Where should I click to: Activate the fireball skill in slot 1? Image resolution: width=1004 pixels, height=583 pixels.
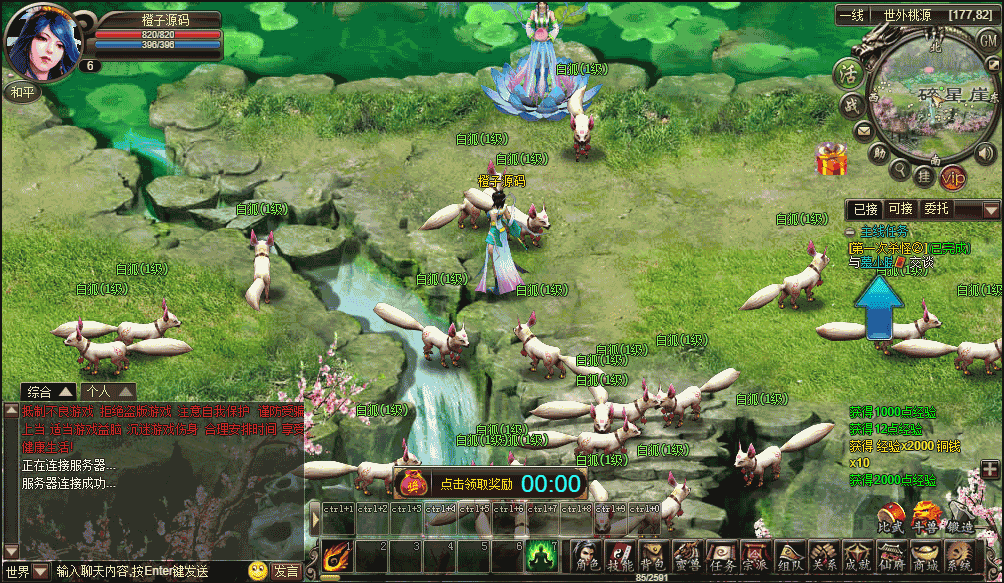pyautogui.click(x=336, y=555)
